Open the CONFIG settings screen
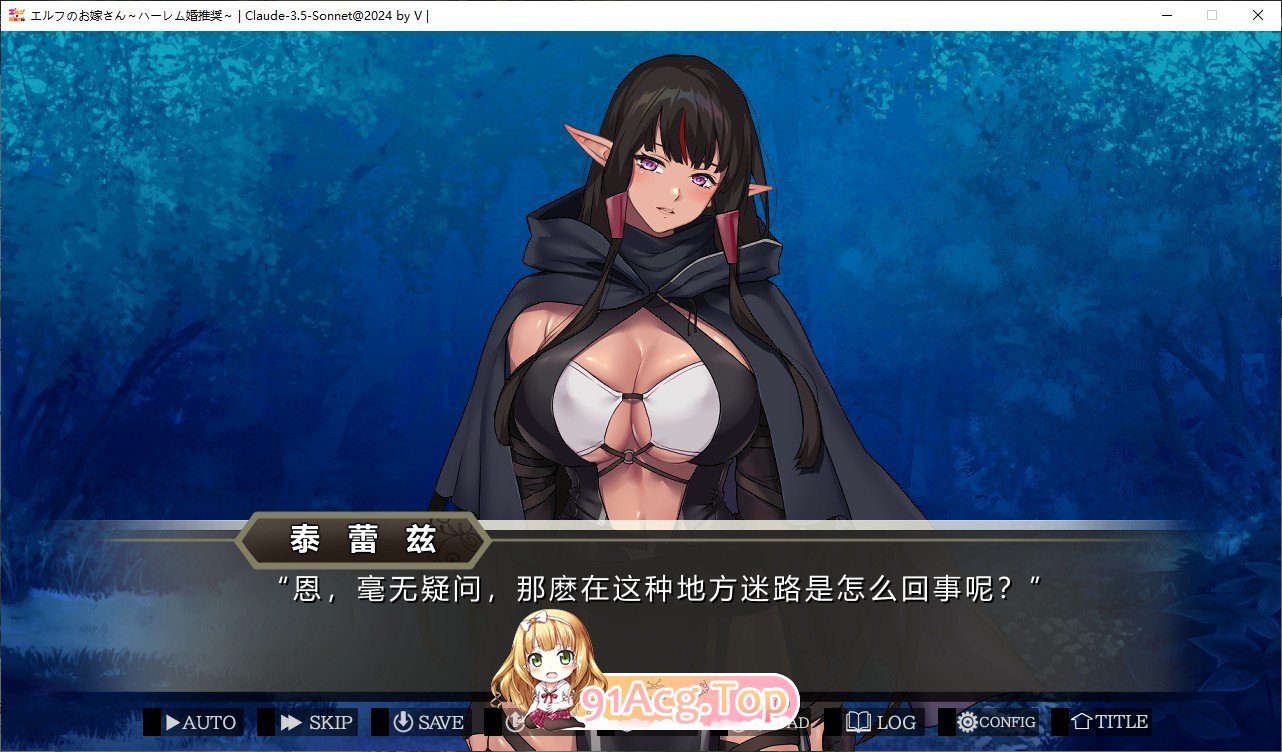 (x=995, y=721)
